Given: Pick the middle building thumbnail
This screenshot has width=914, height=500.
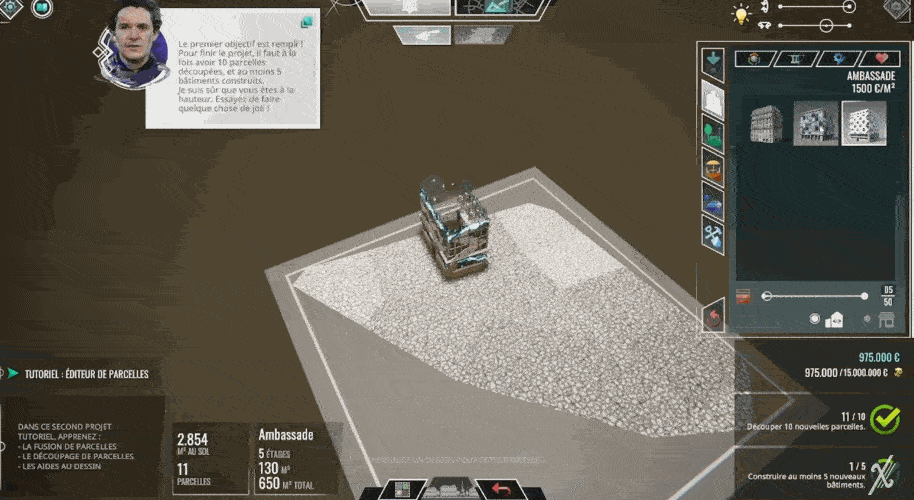Looking at the screenshot, I should pyautogui.click(x=815, y=123).
